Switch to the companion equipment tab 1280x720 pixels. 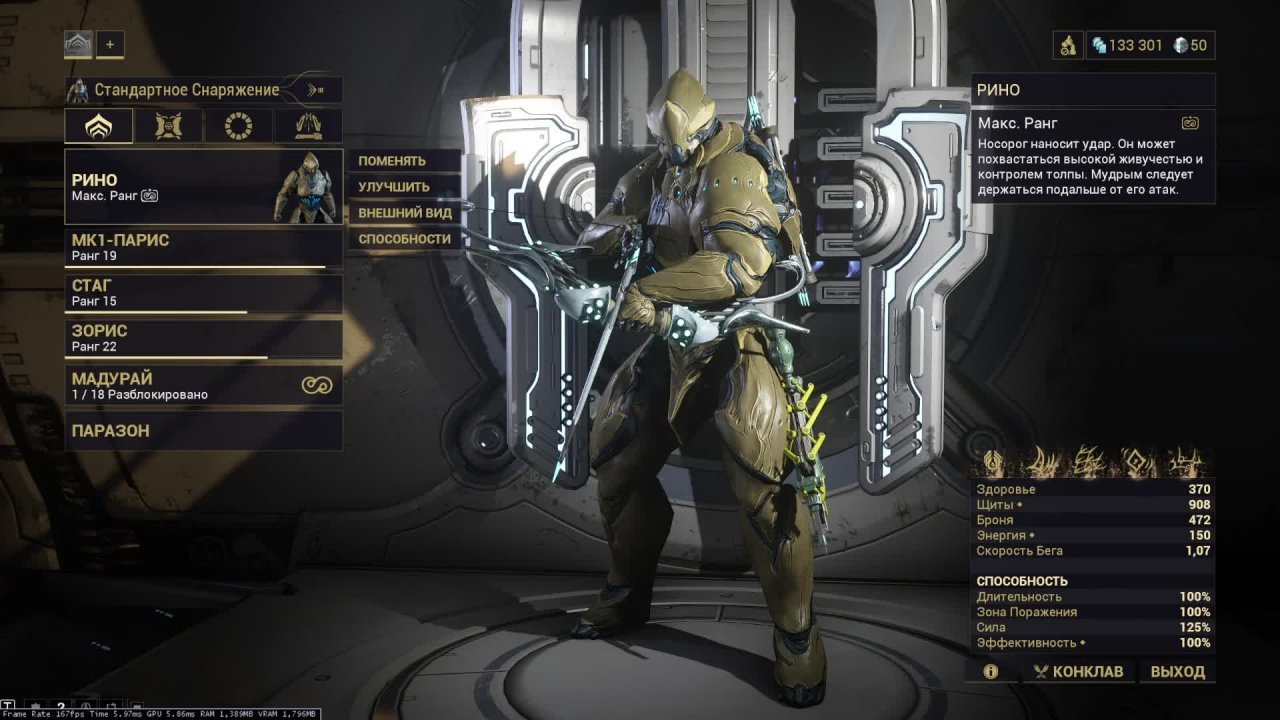(x=168, y=126)
